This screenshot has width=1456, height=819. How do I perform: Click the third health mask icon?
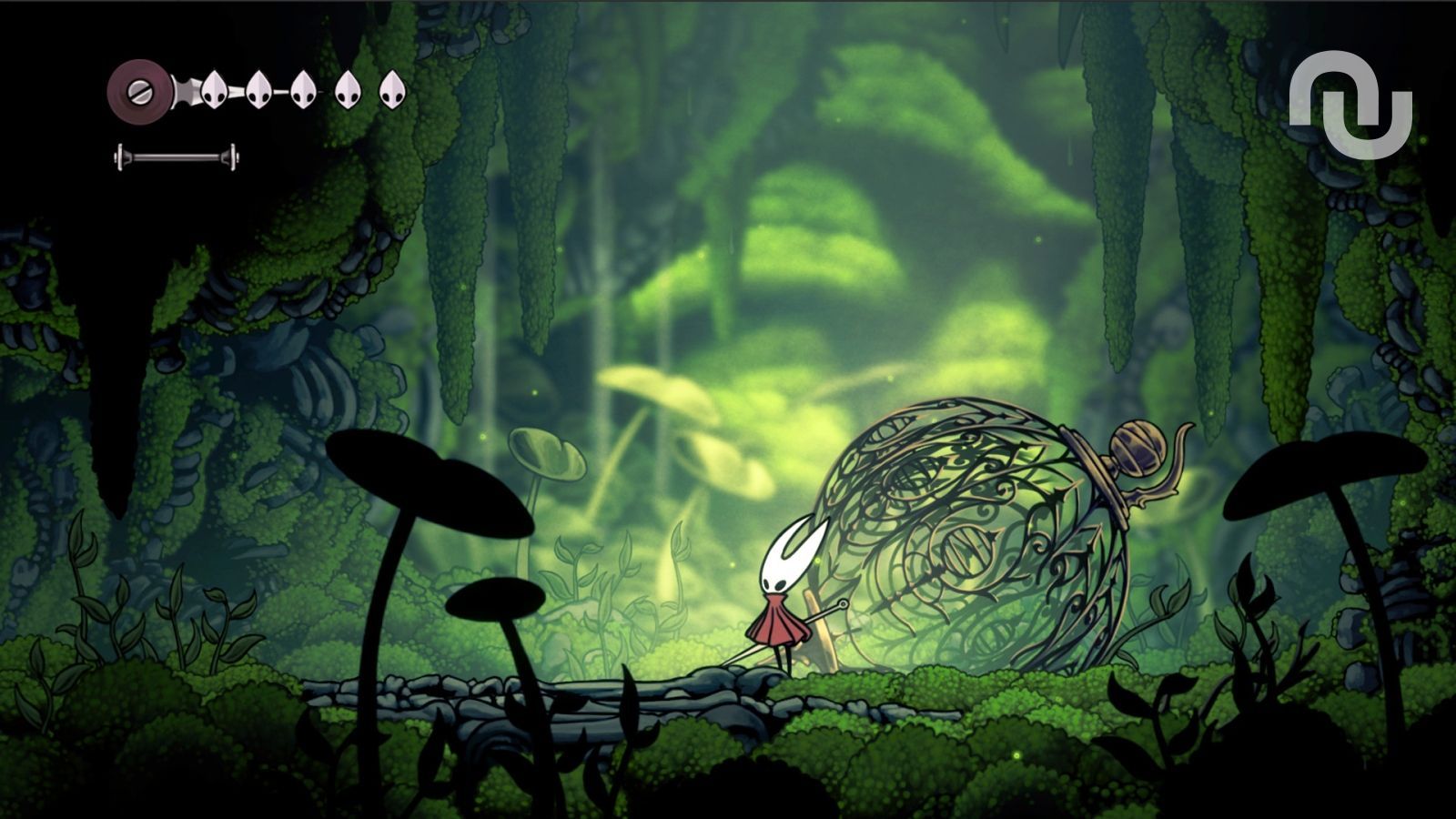[302, 89]
